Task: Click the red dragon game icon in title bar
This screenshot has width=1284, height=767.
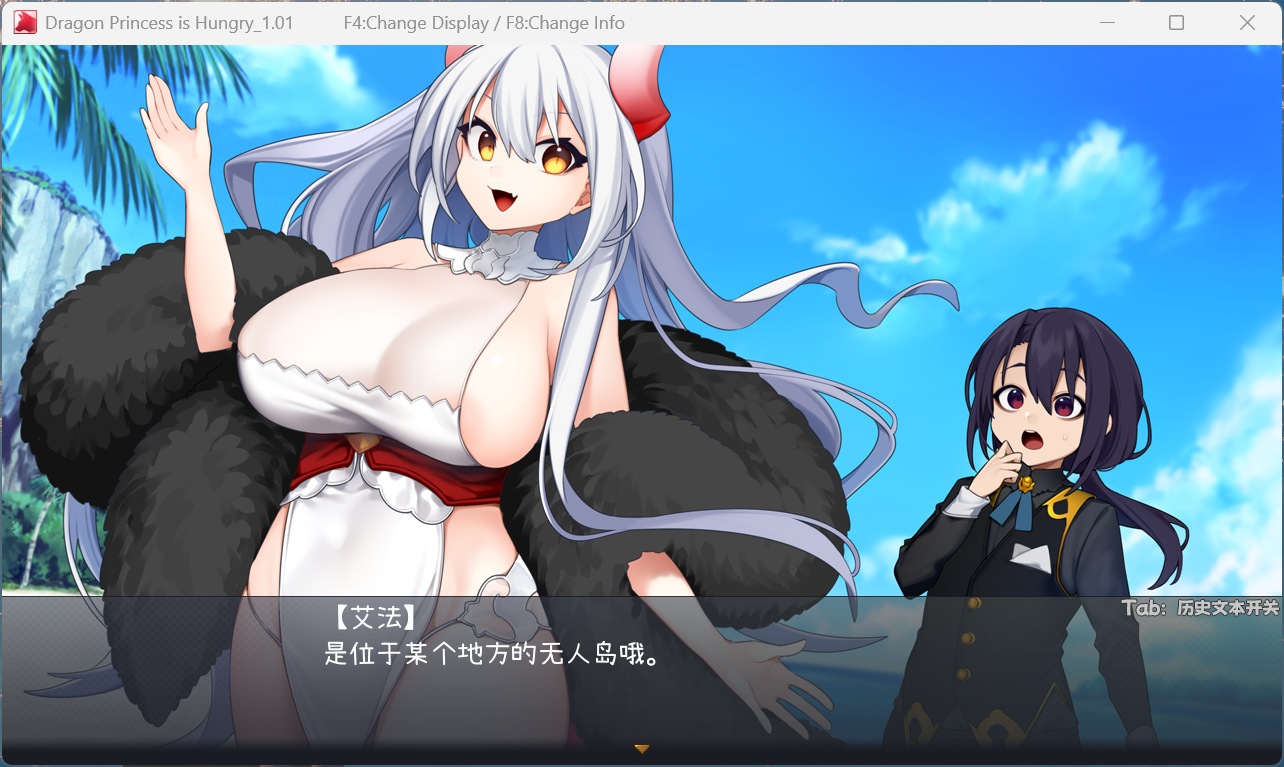Action: [x=24, y=21]
